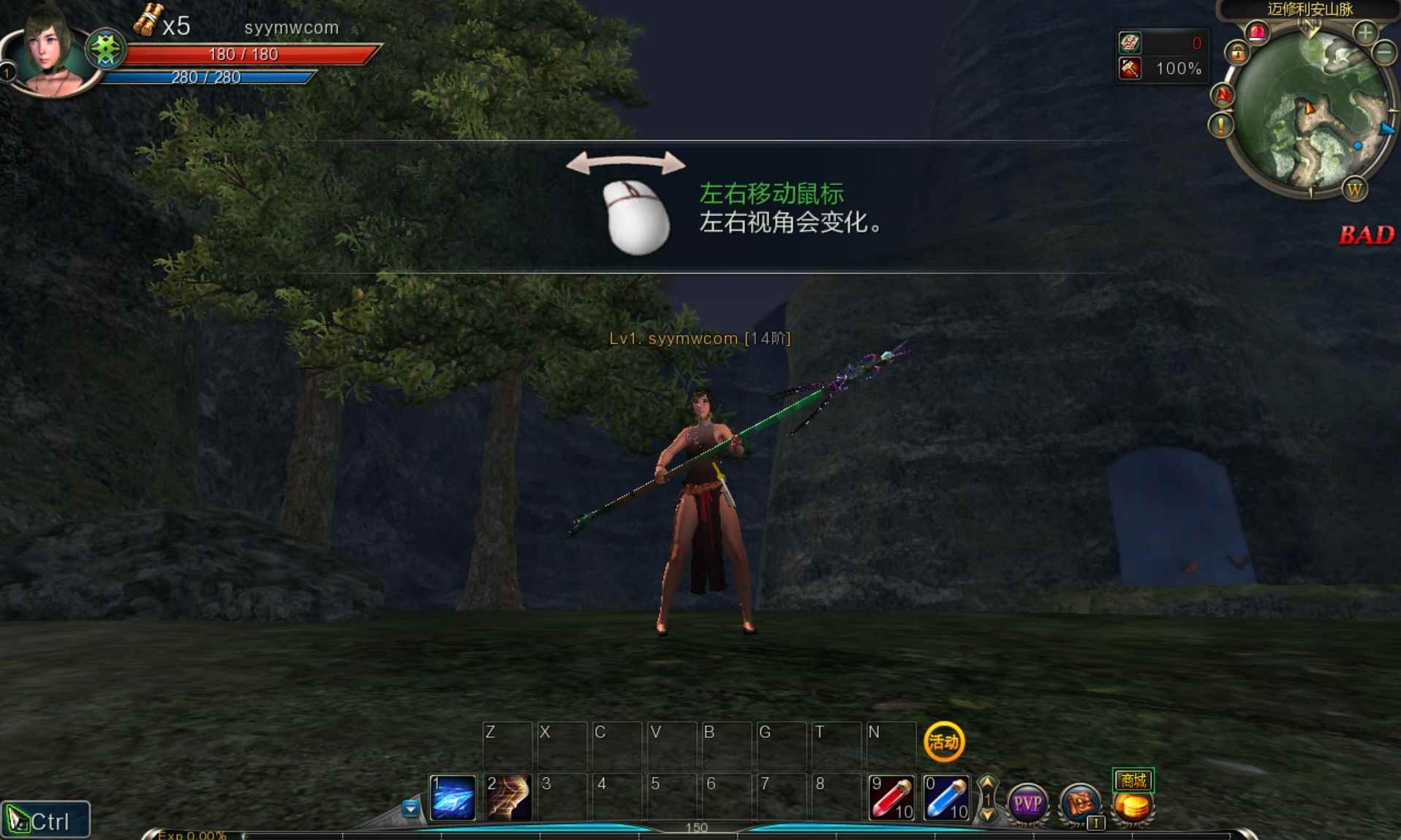Use the red potion in slot 9
This screenshot has height=840, width=1401.
891,797
